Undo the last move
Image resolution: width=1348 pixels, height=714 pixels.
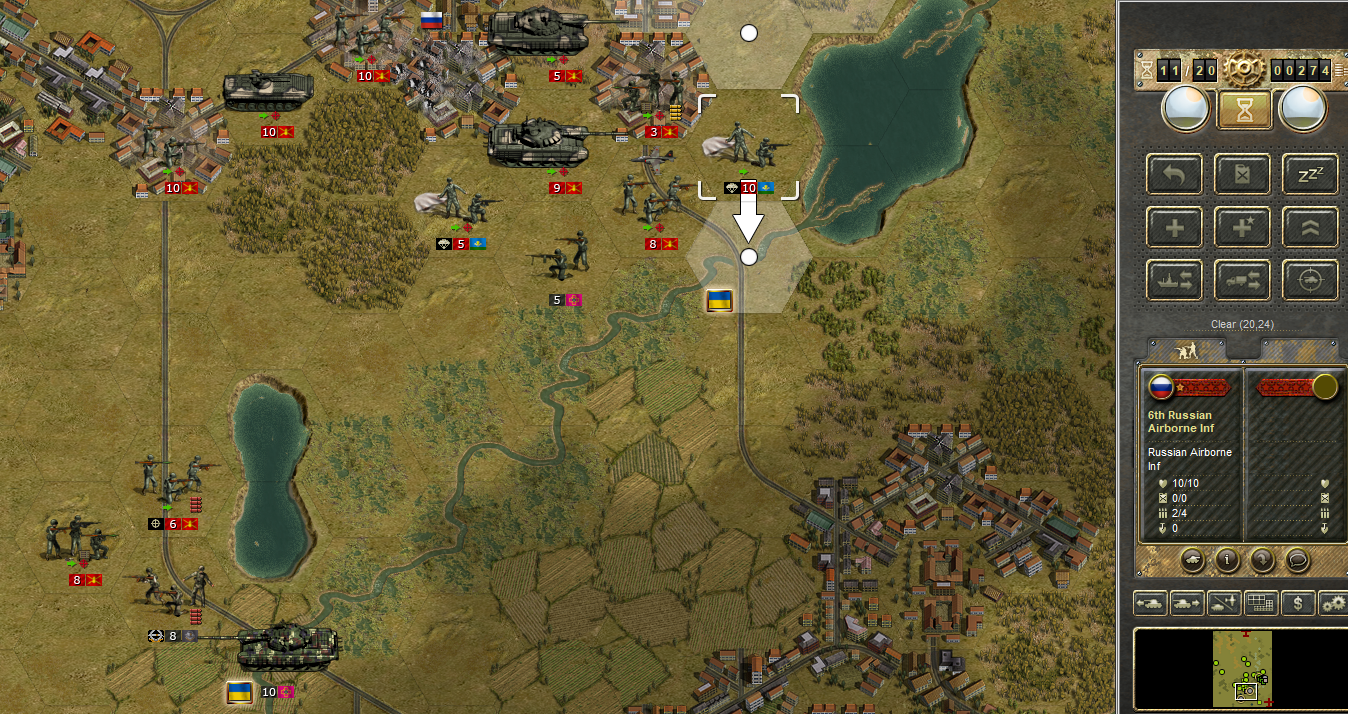tap(1175, 174)
